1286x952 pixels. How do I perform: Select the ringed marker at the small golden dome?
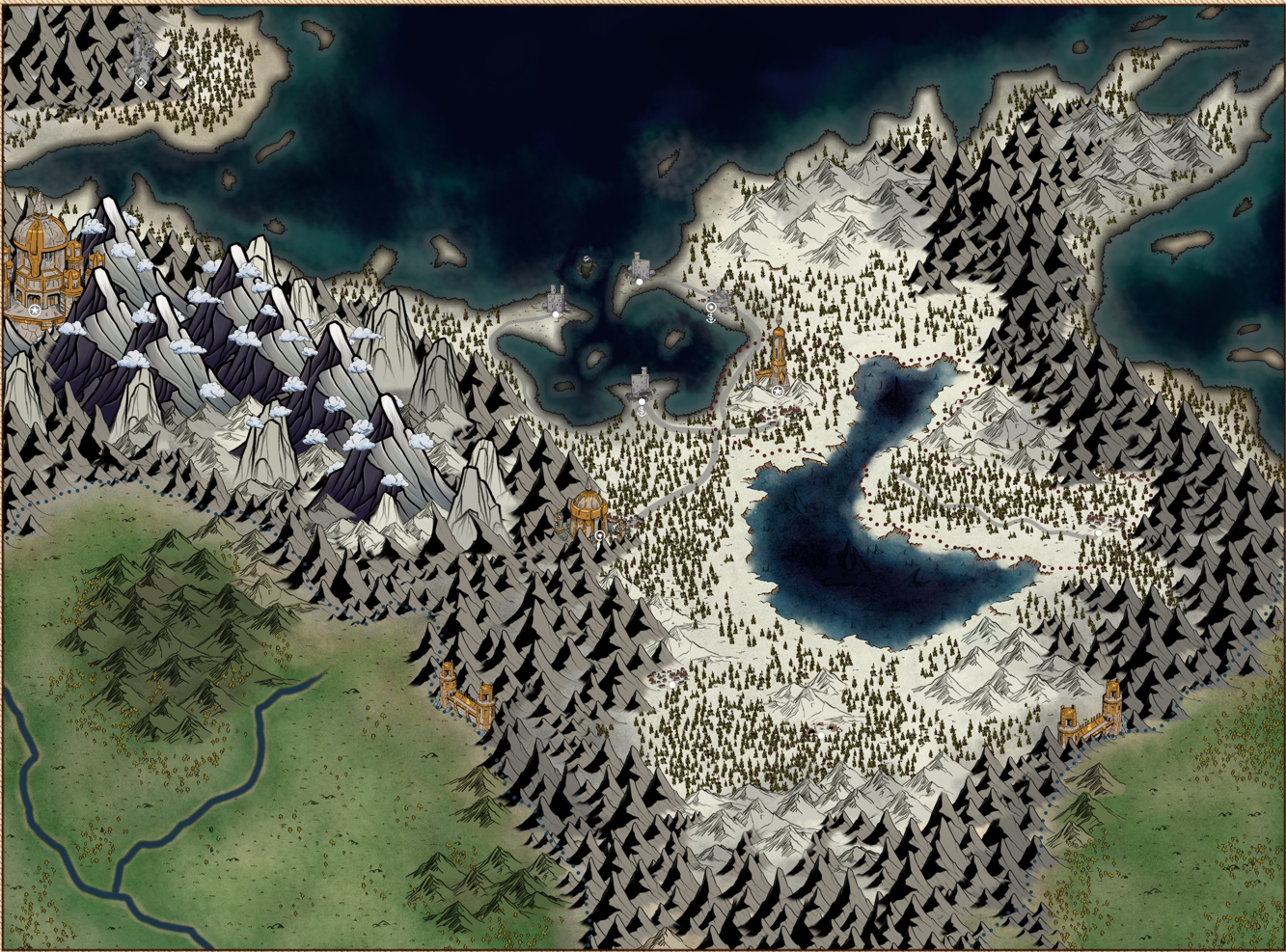point(600,534)
